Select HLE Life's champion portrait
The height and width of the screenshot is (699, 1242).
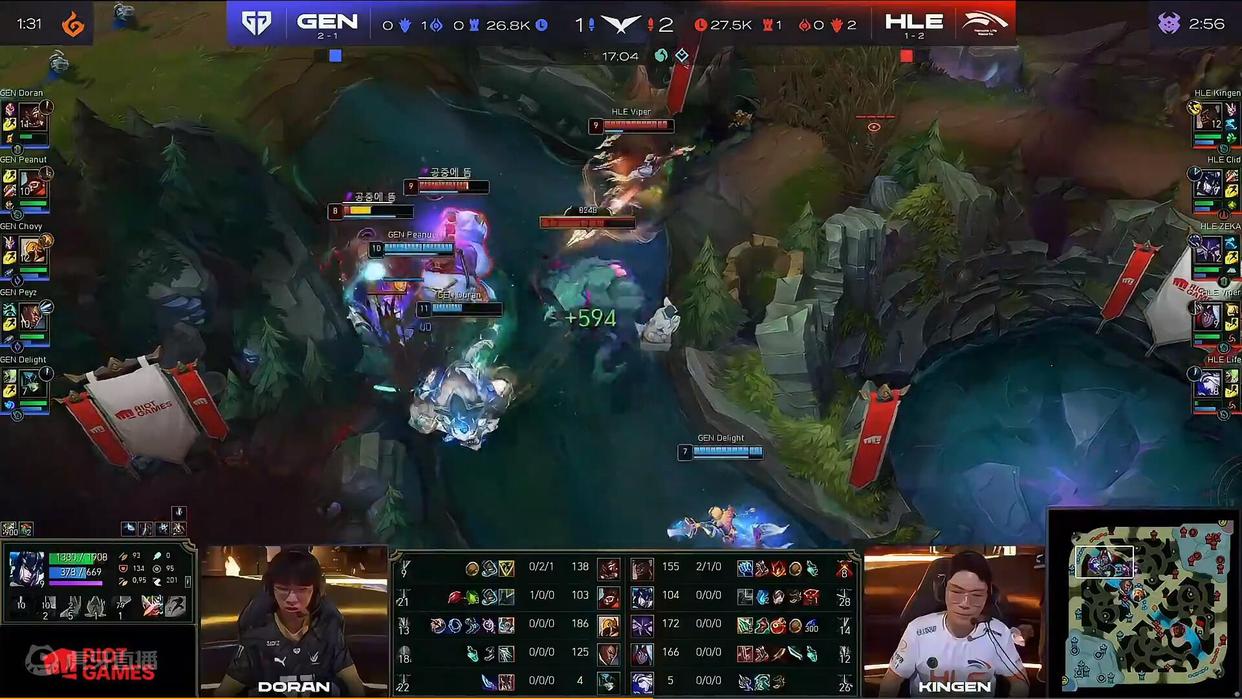(x=1209, y=383)
